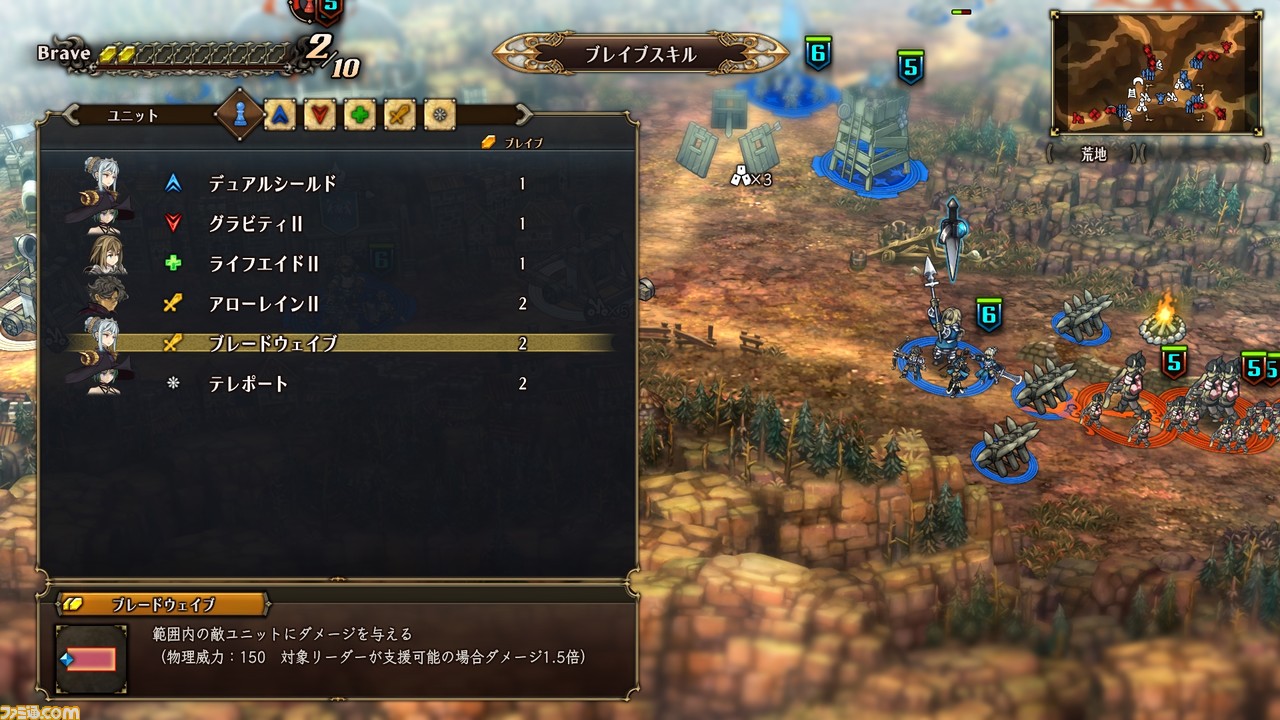Image resolution: width=1280 pixels, height=720 pixels.
Task: Open the blue chevron buff skill filter
Action: click(278, 116)
